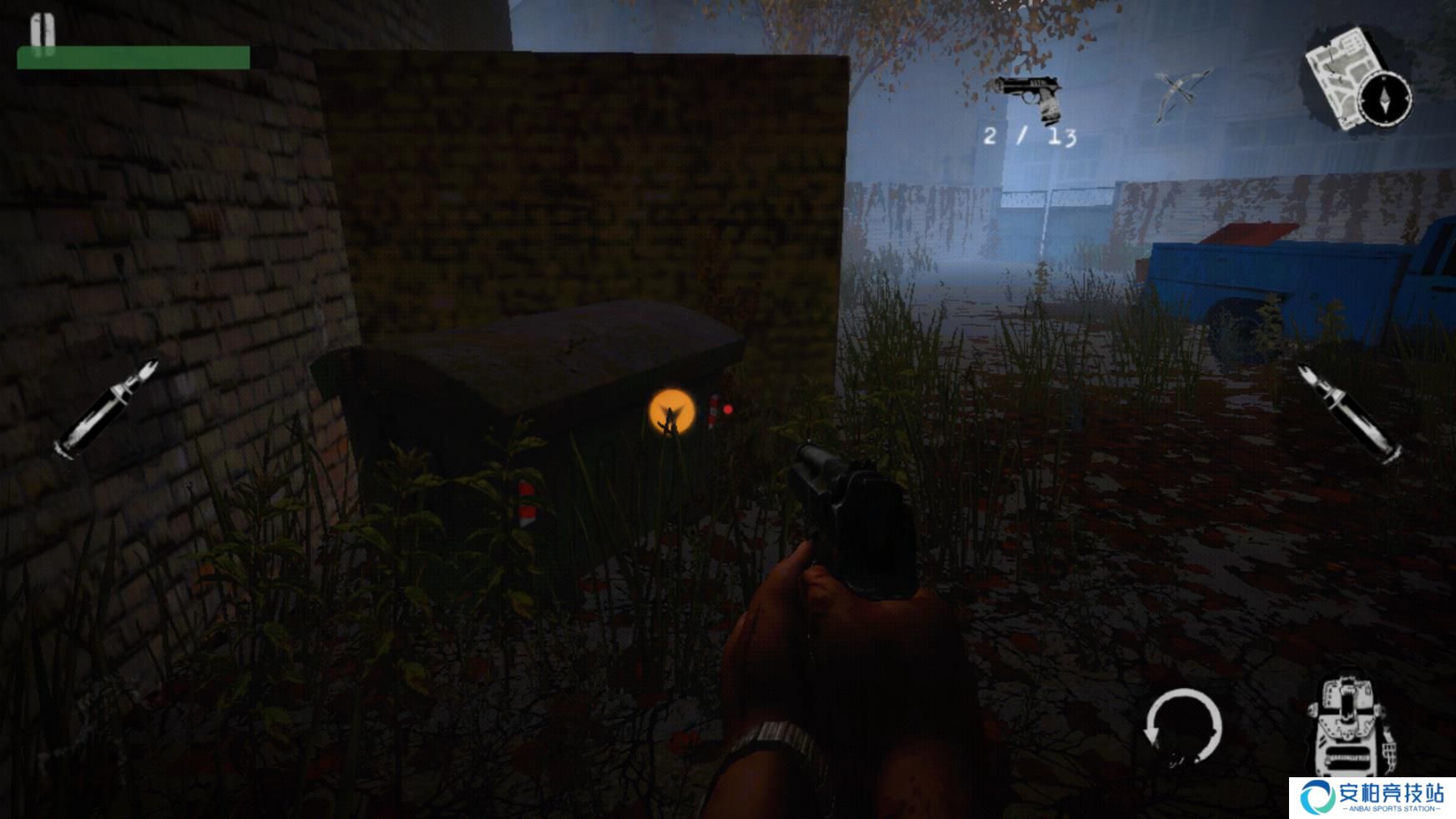Fire using the right bullet button
Screen dimensions: 1456x819
coord(1348,412)
